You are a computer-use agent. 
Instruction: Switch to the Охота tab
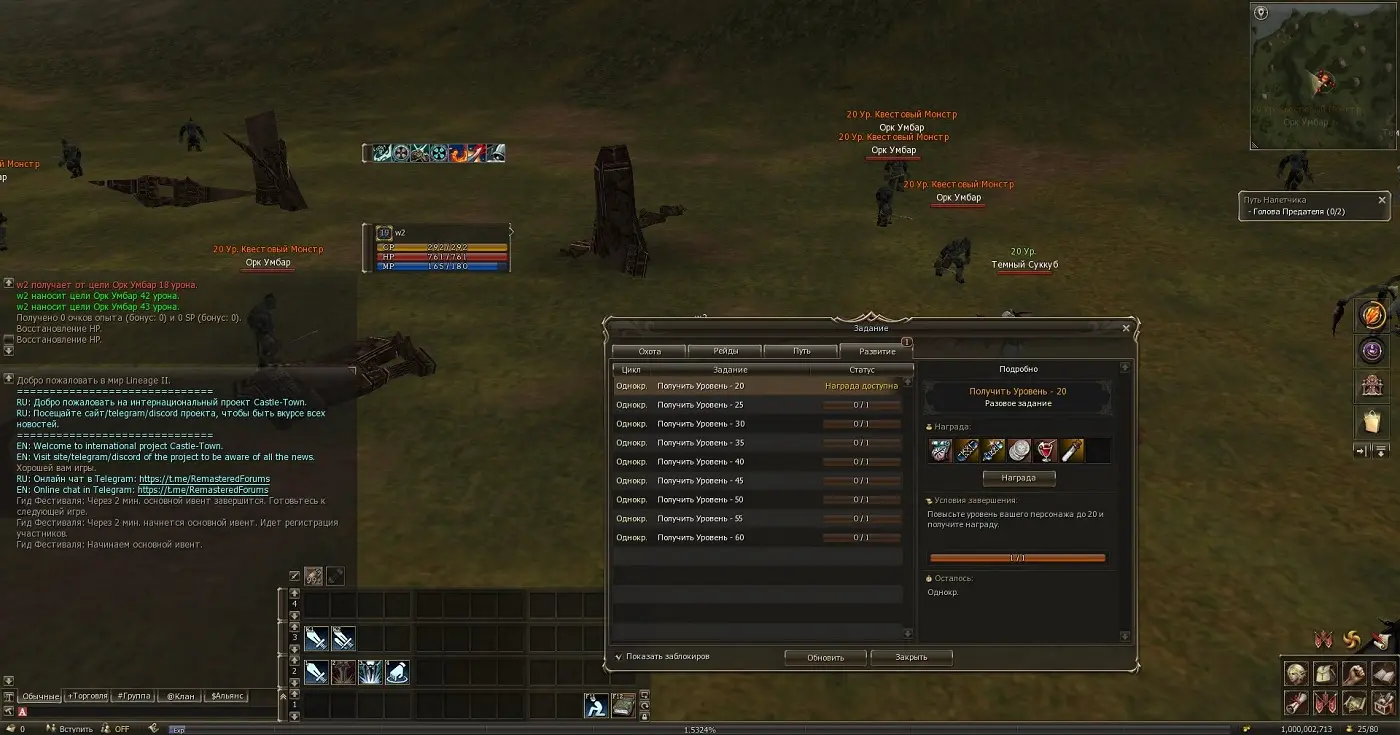[649, 351]
